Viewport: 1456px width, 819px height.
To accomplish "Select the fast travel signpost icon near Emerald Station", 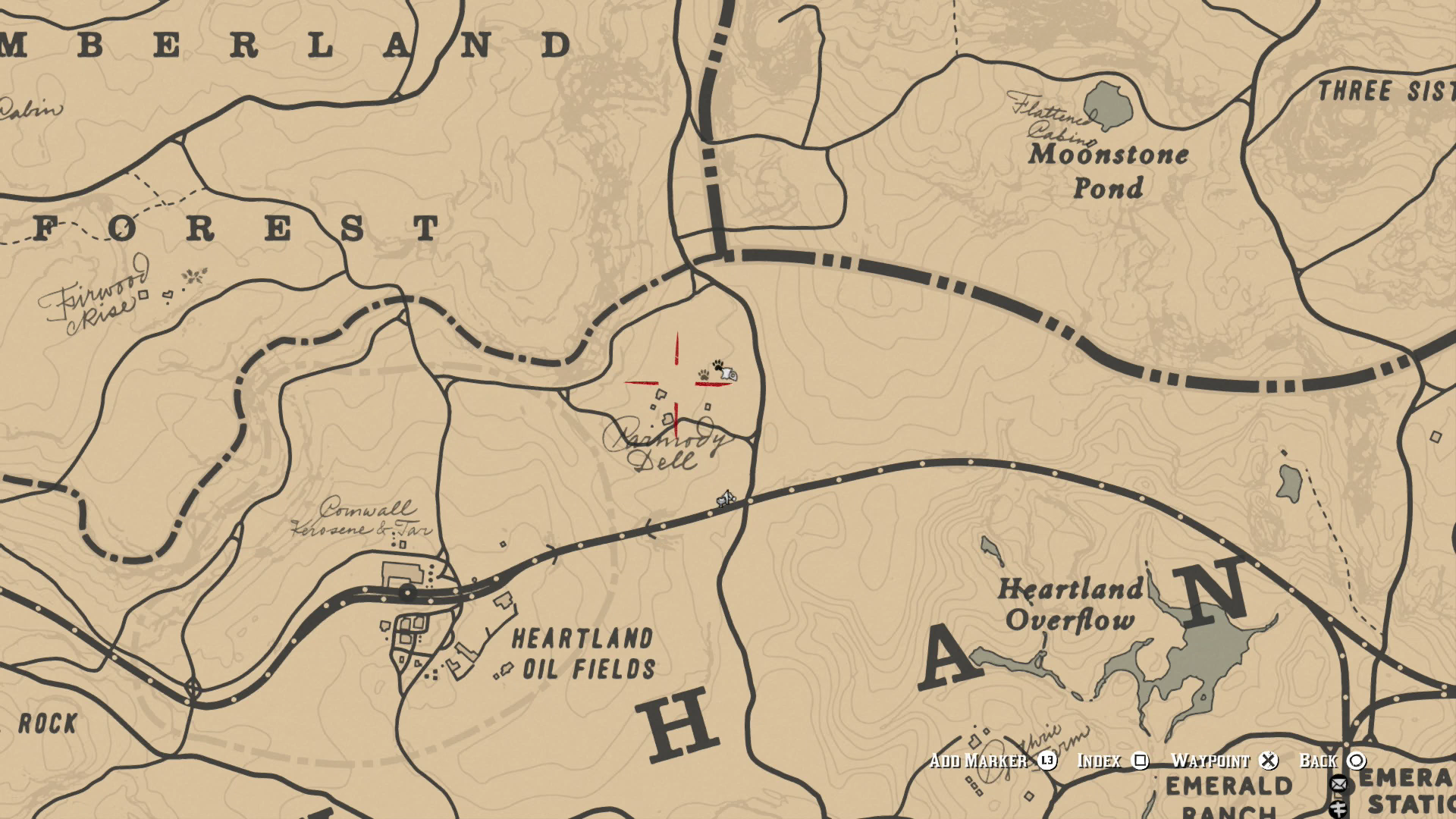I will click(1338, 810).
